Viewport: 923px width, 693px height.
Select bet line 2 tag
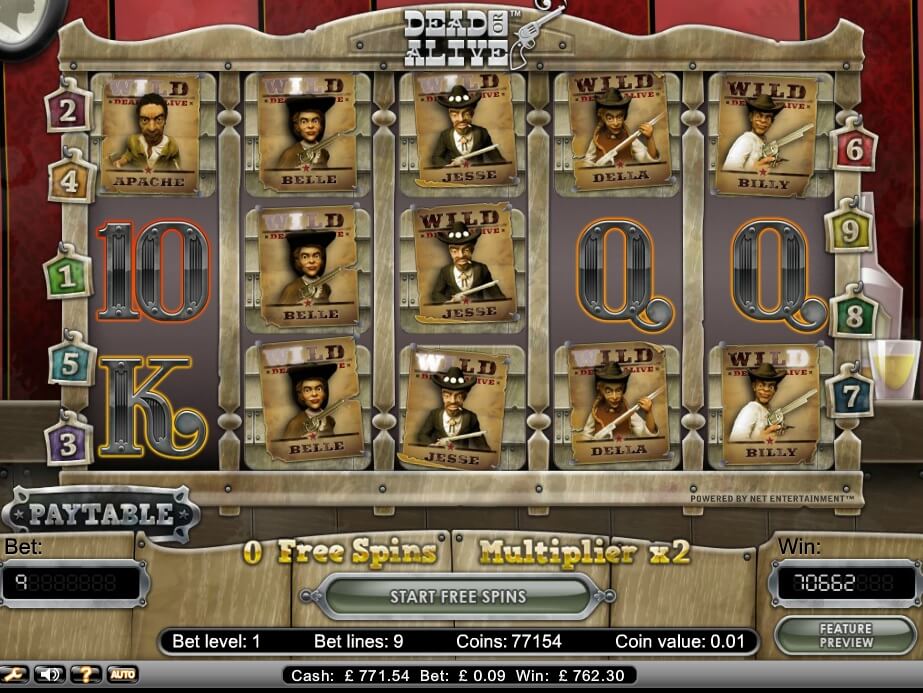68,111
